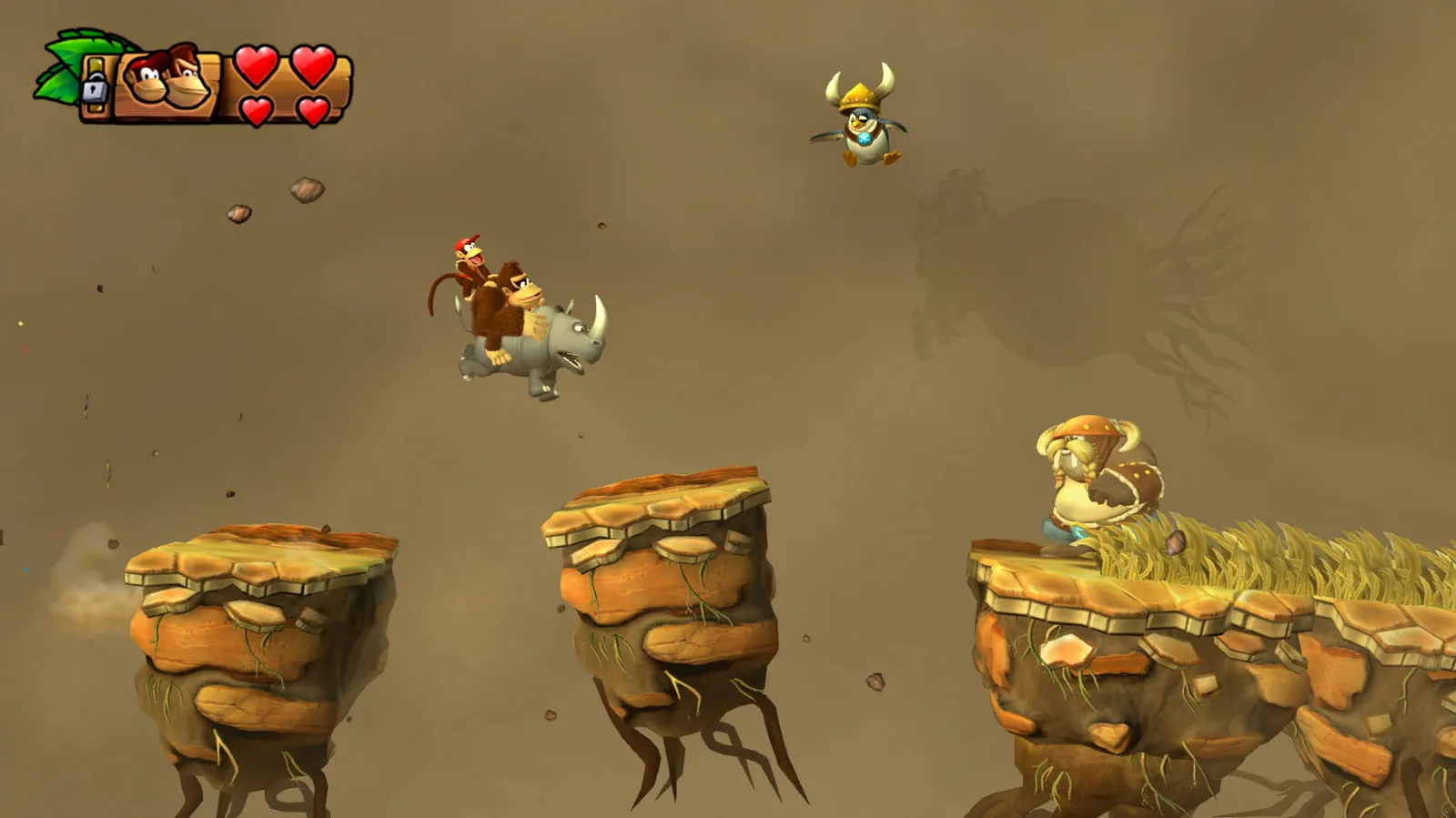Click Diddy Kong's portrait in the HUD
The height and width of the screenshot is (818, 1456).
(x=146, y=77)
